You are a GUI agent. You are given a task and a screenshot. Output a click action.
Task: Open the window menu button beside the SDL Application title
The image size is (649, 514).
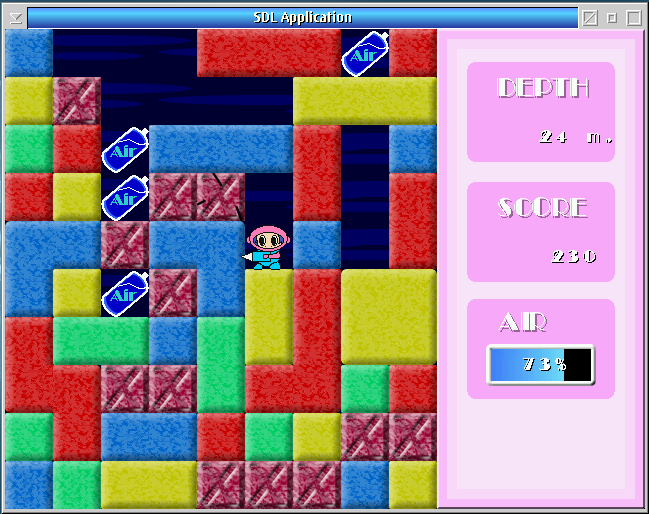(14, 17)
